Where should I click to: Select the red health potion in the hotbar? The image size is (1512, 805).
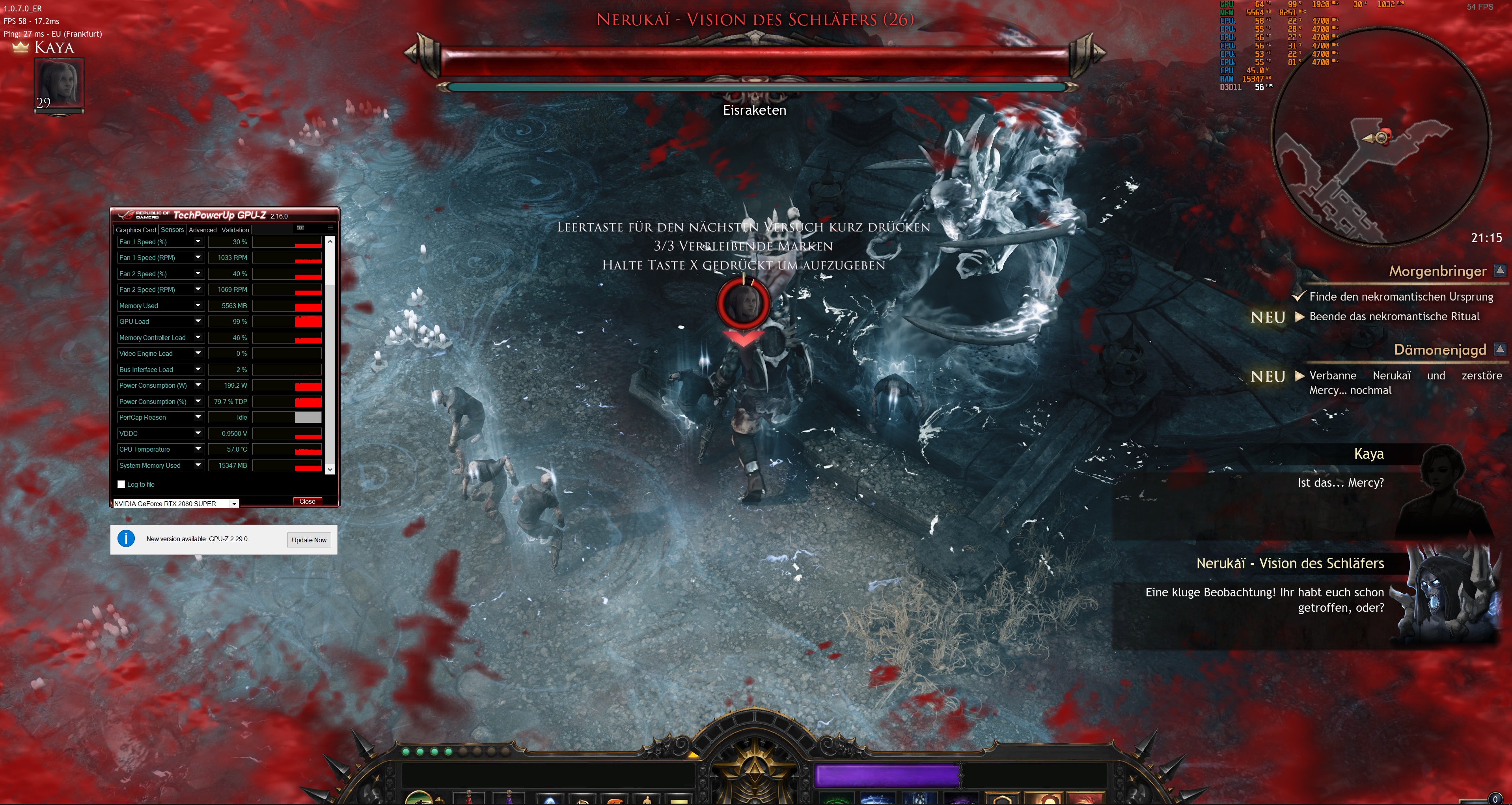pyautogui.click(x=469, y=799)
